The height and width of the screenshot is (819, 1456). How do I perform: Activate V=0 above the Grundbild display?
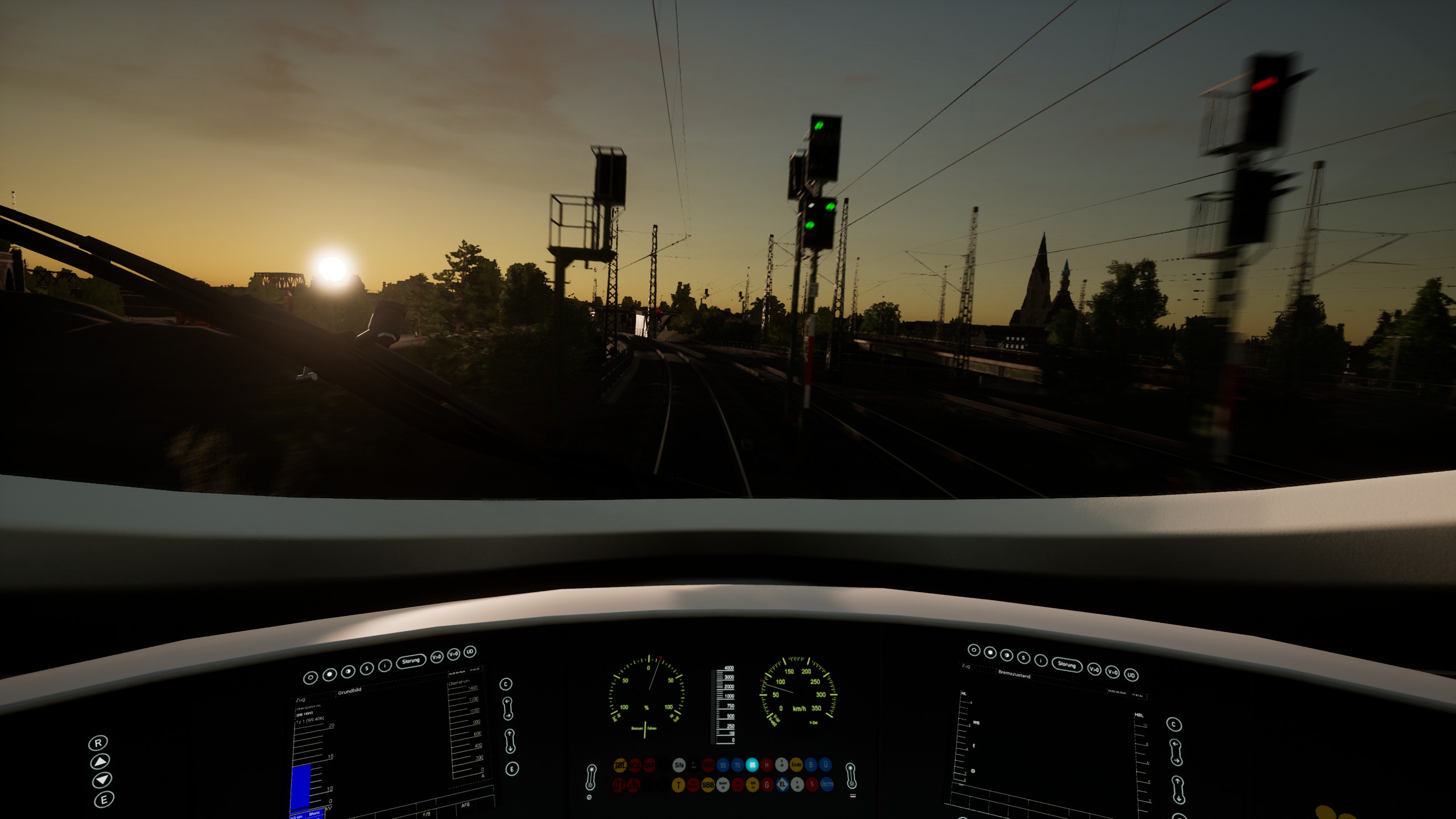click(x=453, y=654)
